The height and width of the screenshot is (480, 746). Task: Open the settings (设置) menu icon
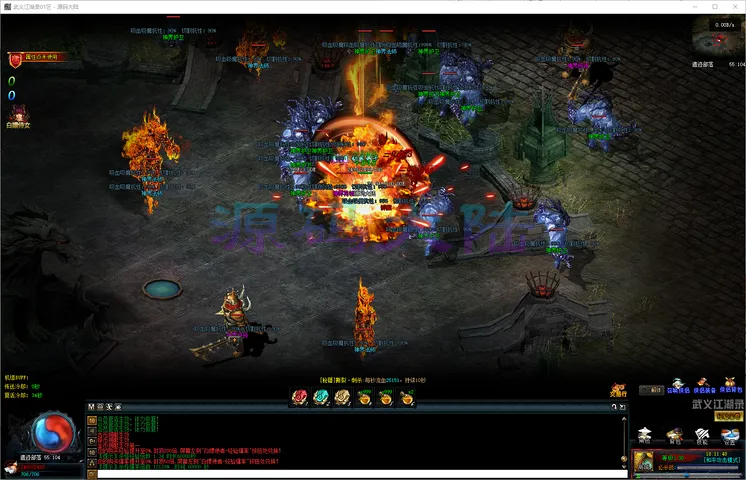[731, 434]
